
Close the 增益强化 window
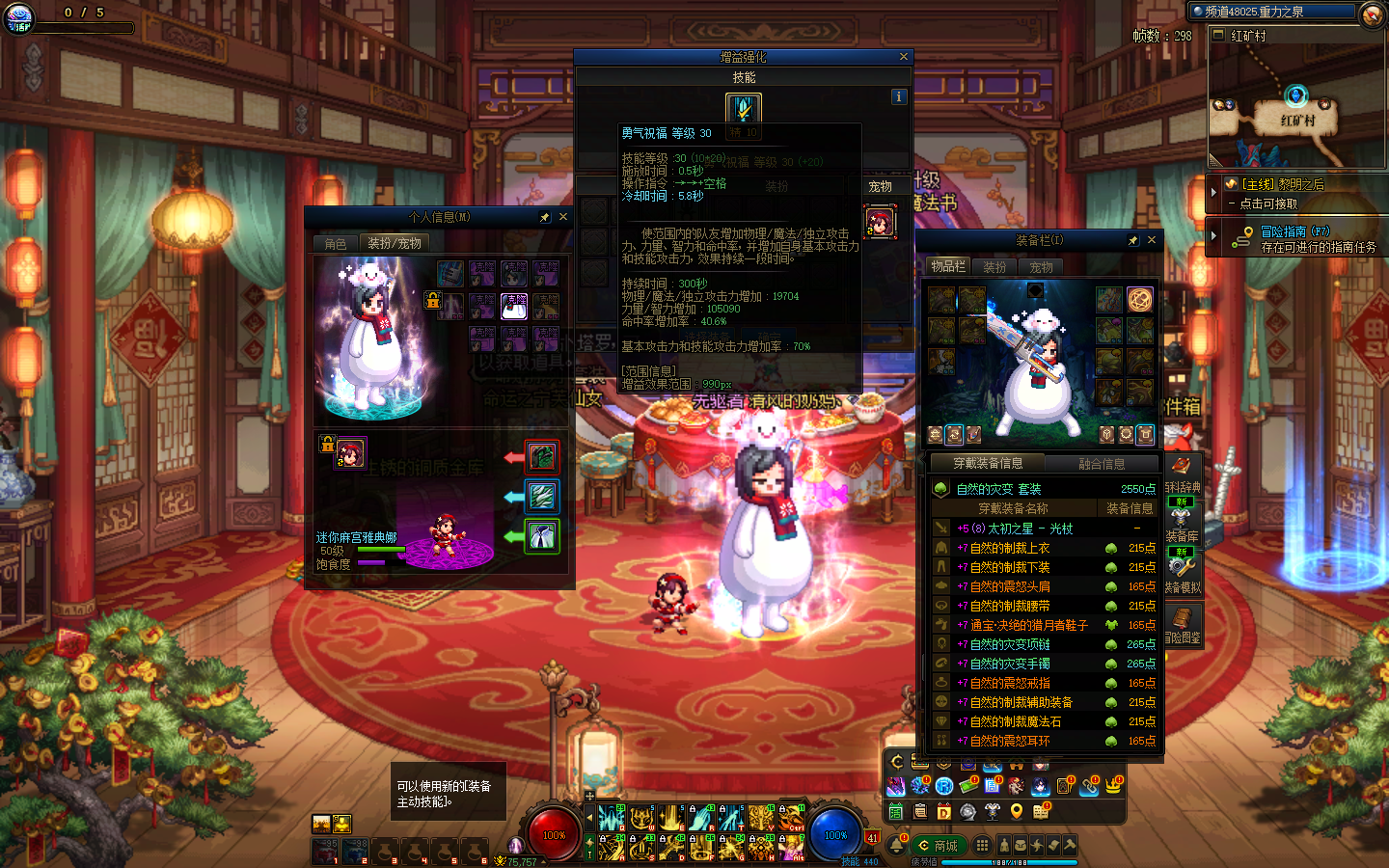click(904, 57)
